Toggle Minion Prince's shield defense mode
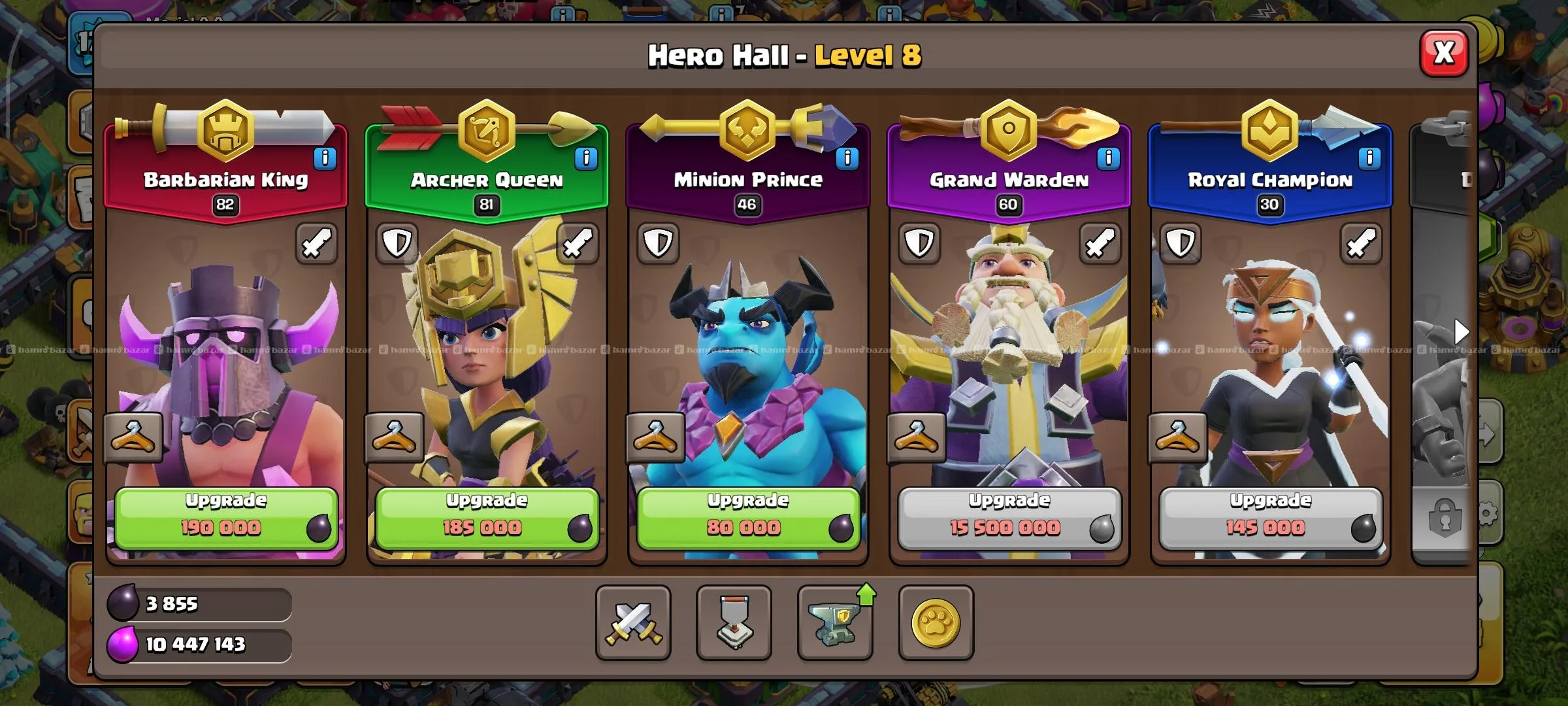Image resolution: width=1568 pixels, height=706 pixels. coord(658,244)
